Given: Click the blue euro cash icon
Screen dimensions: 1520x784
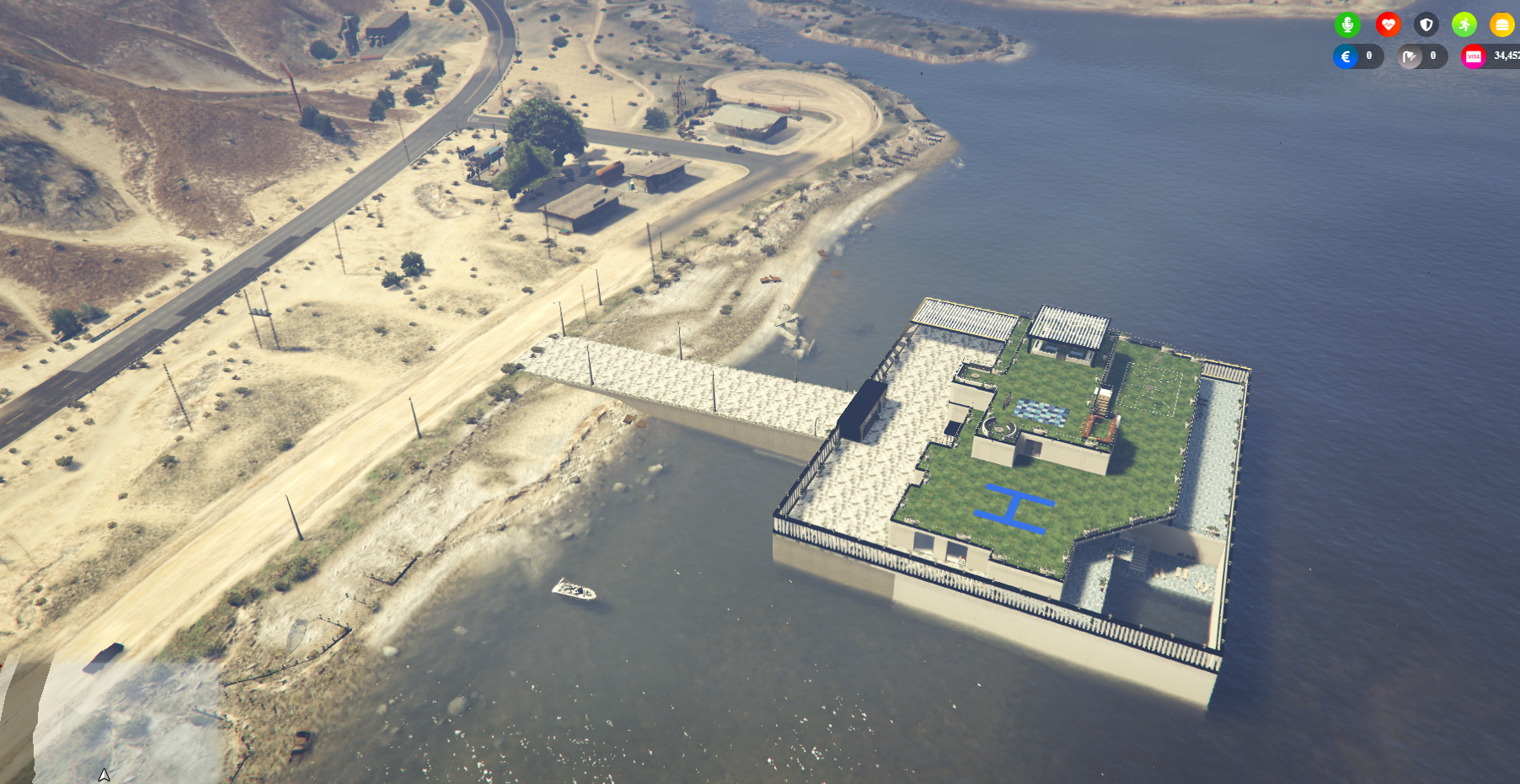Looking at the screenshot, I should pos(1346,56).
